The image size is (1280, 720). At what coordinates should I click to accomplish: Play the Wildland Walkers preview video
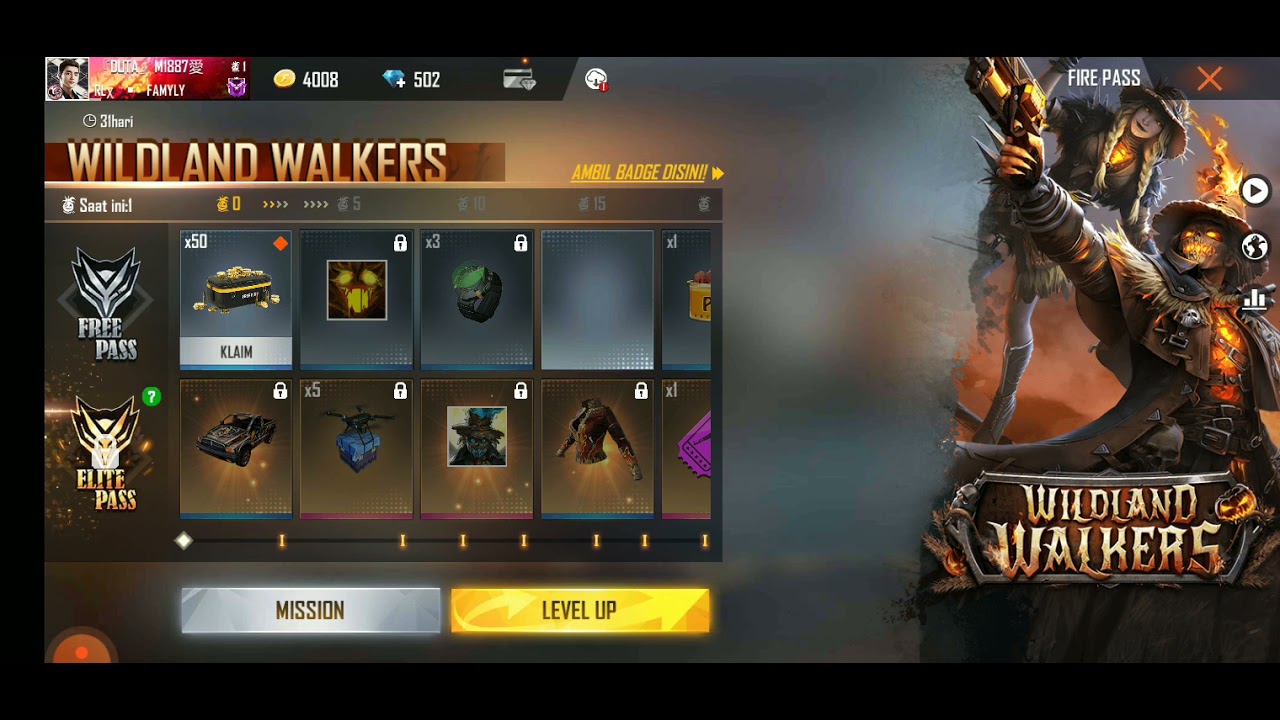pos(1255,190)
